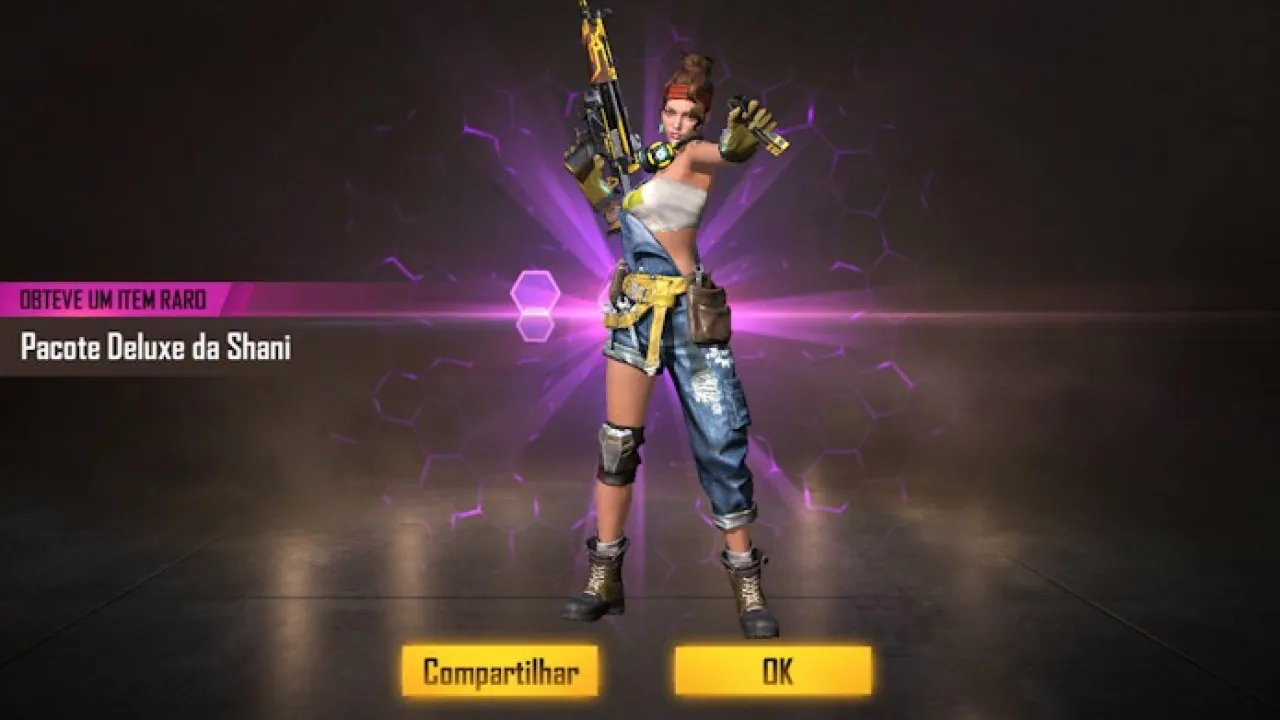Select the golden rifle held by Shani
Viewport: 1280px width, 720px height.
pyautogui.click(x=604, y=110)
